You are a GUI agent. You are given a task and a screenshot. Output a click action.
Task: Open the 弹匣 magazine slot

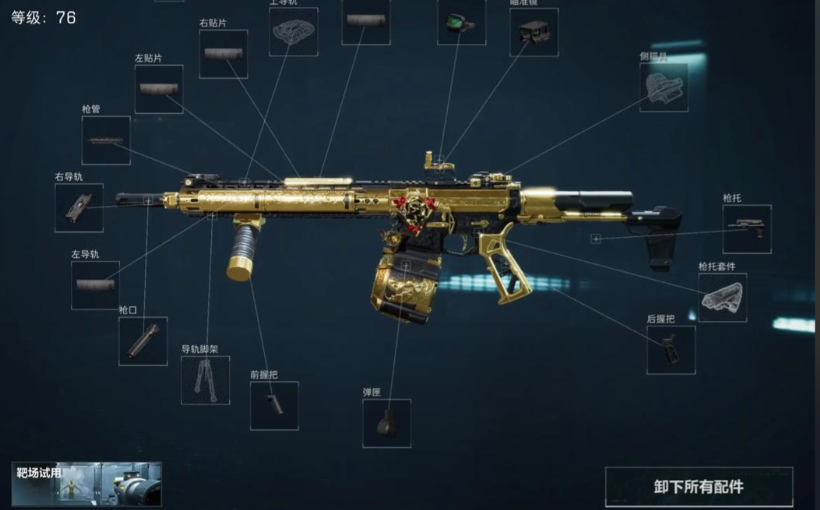(x=386, y=423)
